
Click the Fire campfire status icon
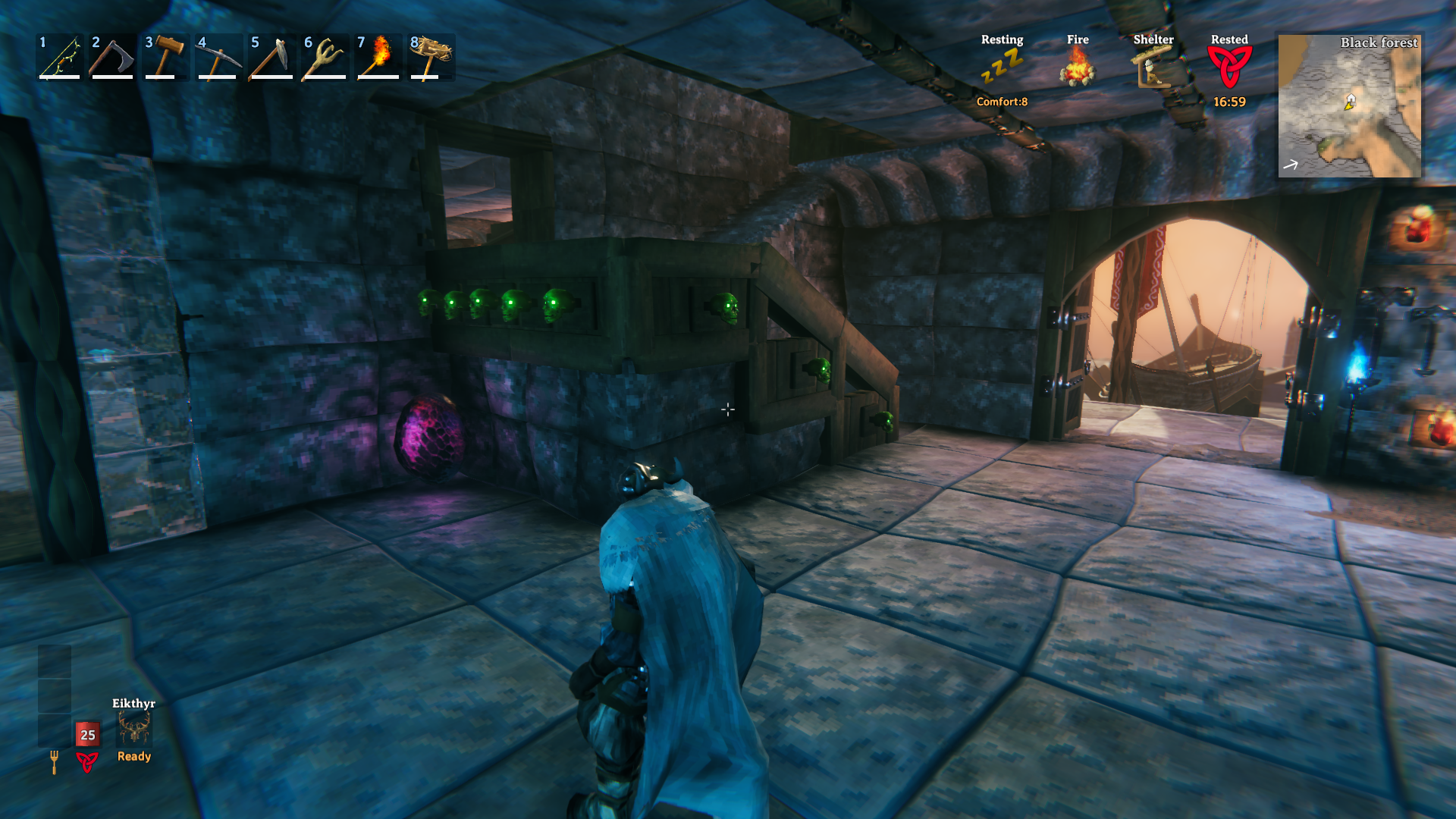click(1078, 67)
